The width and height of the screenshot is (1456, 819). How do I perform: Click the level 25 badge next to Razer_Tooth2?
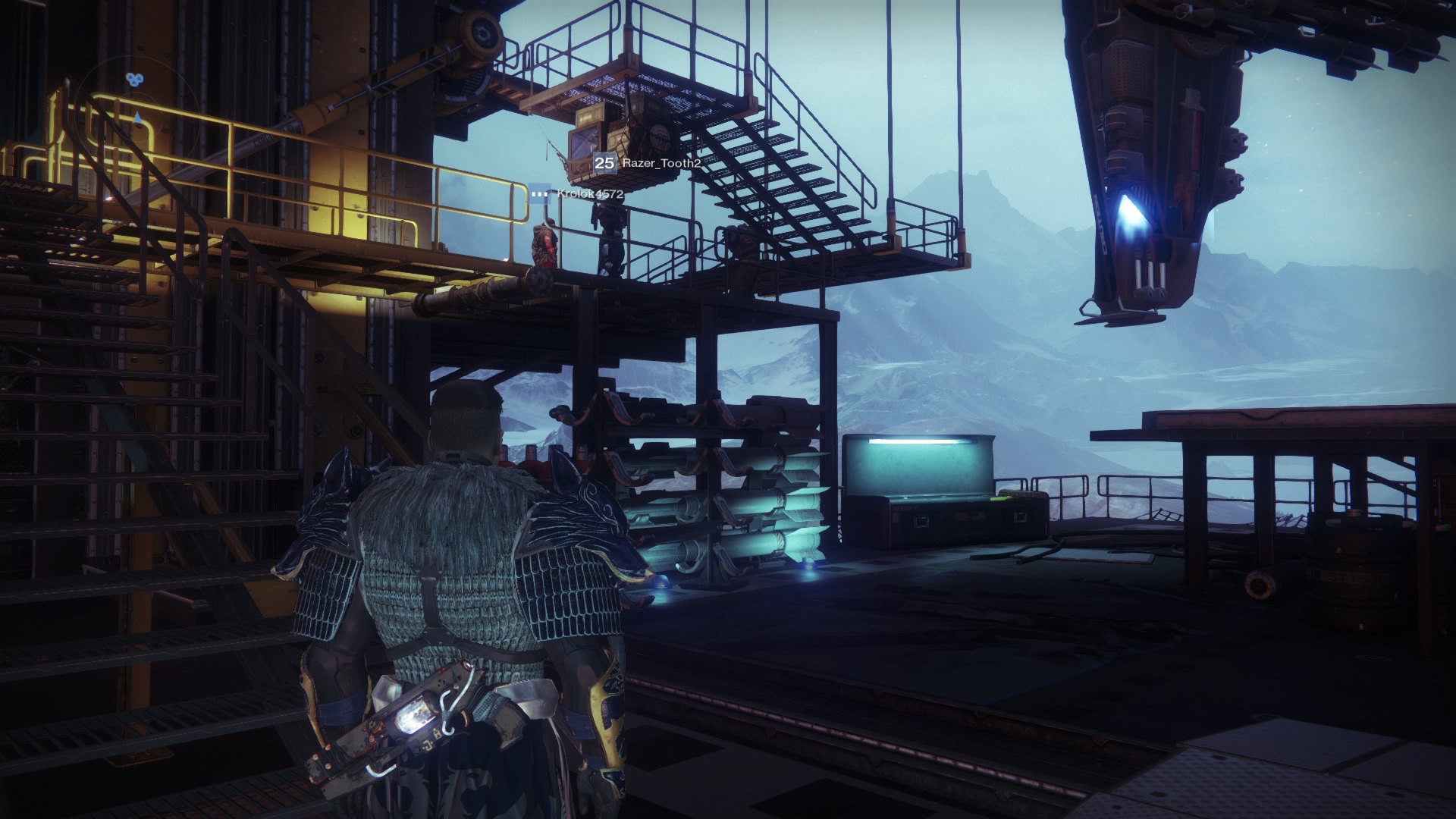[605, 165]
